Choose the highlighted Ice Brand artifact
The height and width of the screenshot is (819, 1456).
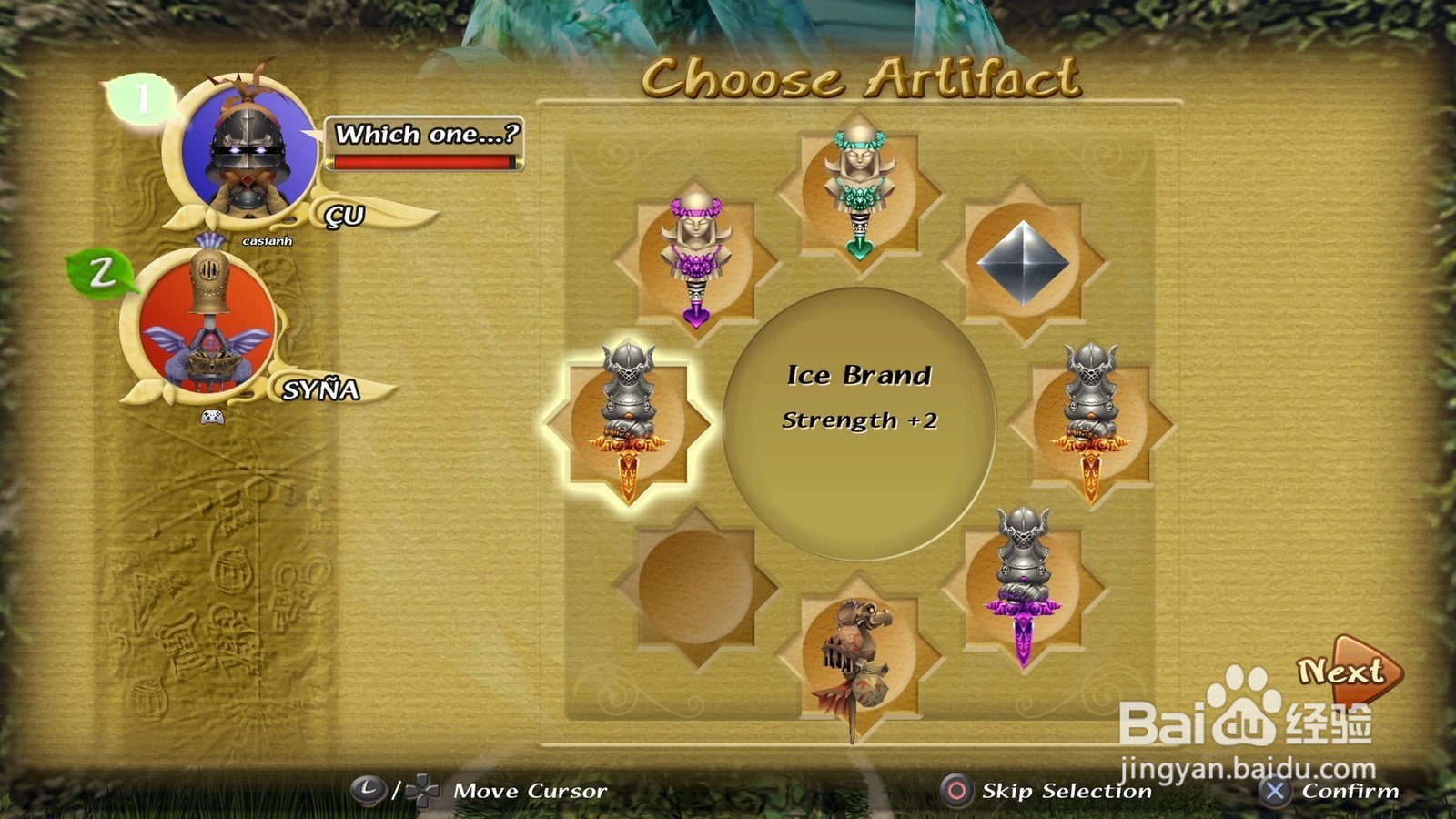click(x=627, y=421)
